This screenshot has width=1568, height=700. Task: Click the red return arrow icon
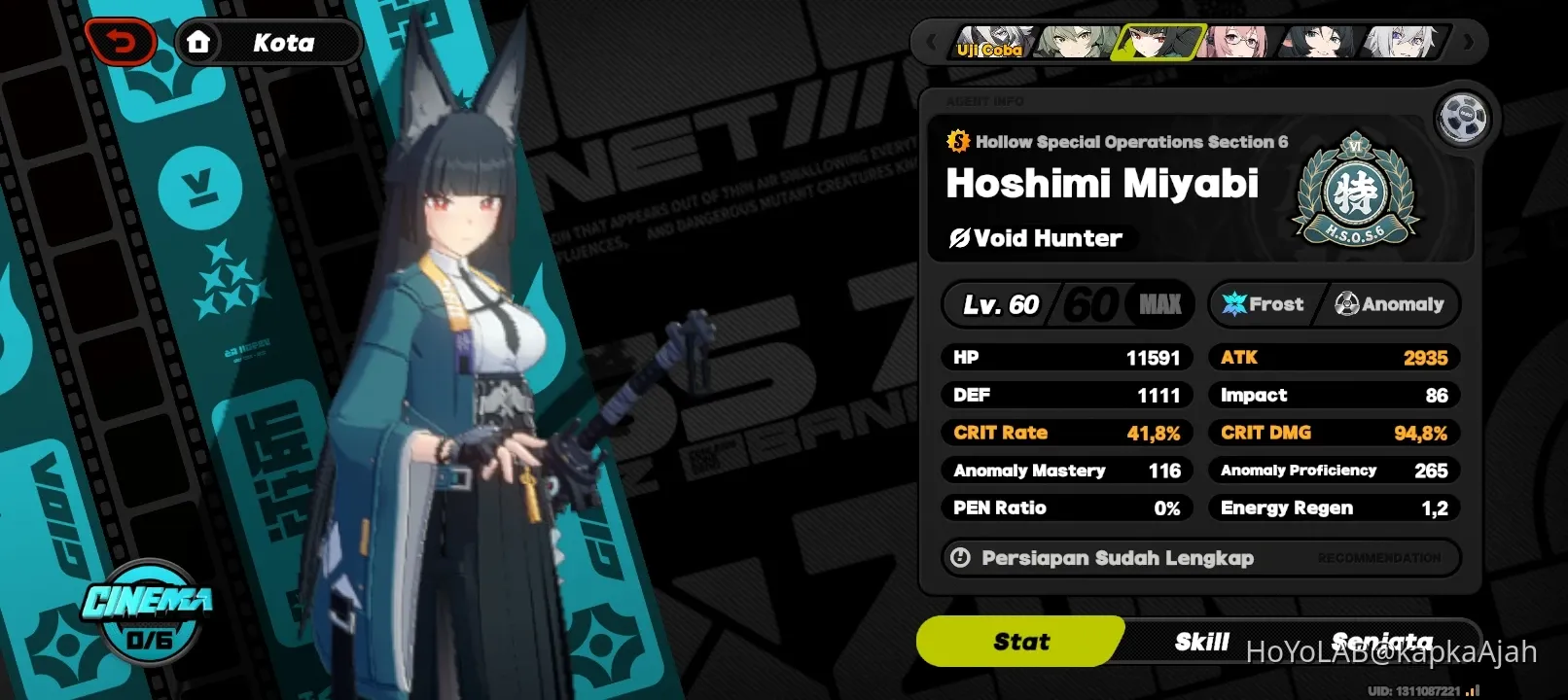(121, 41)
